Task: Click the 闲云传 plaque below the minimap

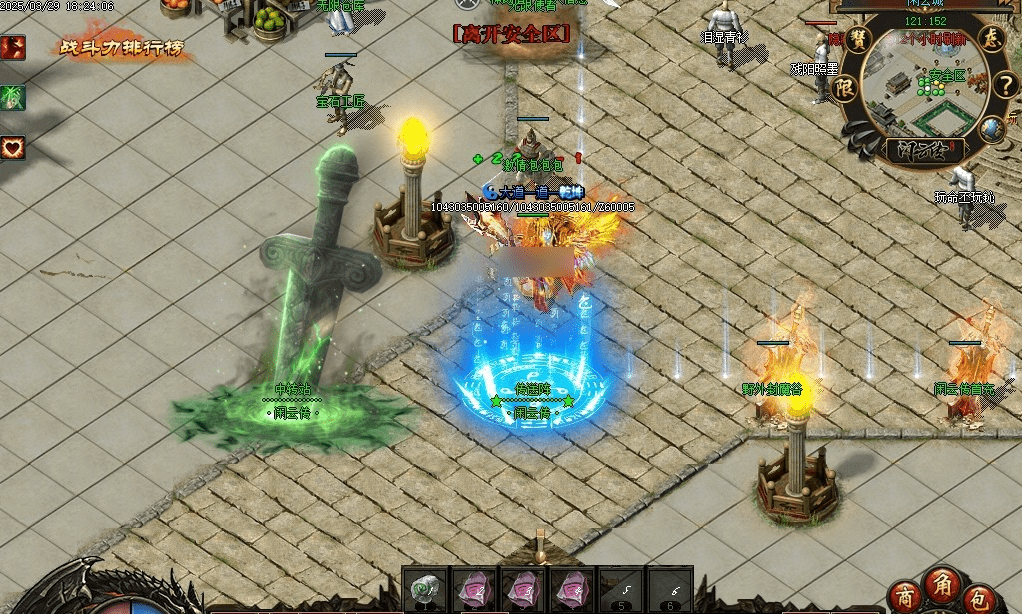Action: [922, 151]
